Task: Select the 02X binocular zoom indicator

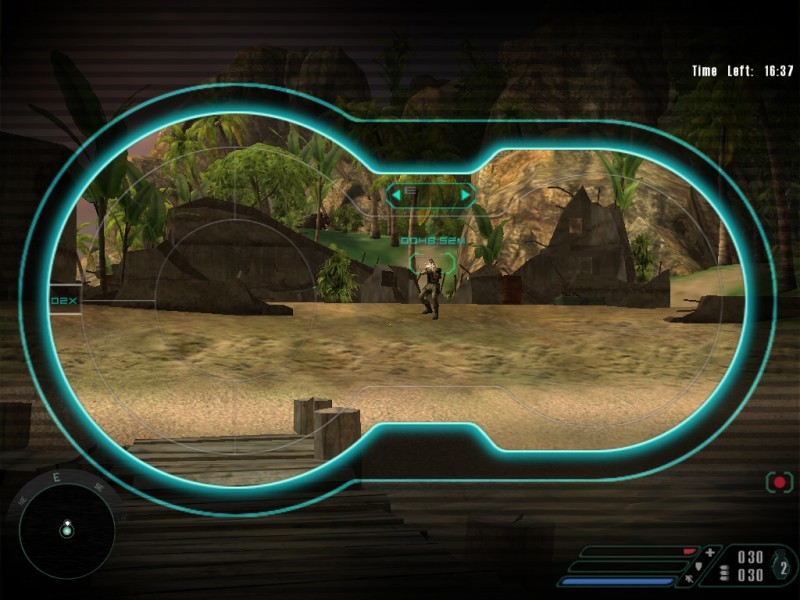Action: coord(65,299)
